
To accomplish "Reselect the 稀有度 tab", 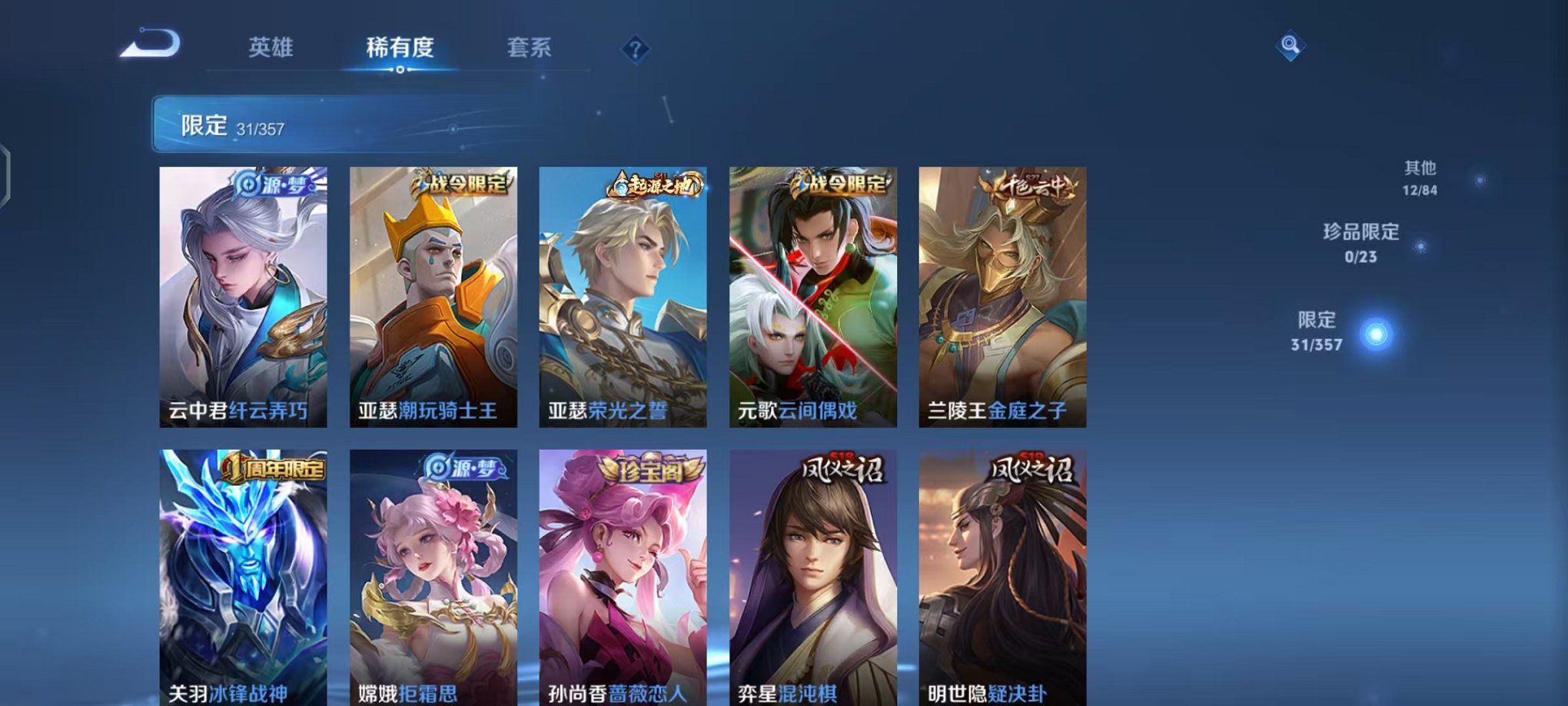I will point(400,48).
